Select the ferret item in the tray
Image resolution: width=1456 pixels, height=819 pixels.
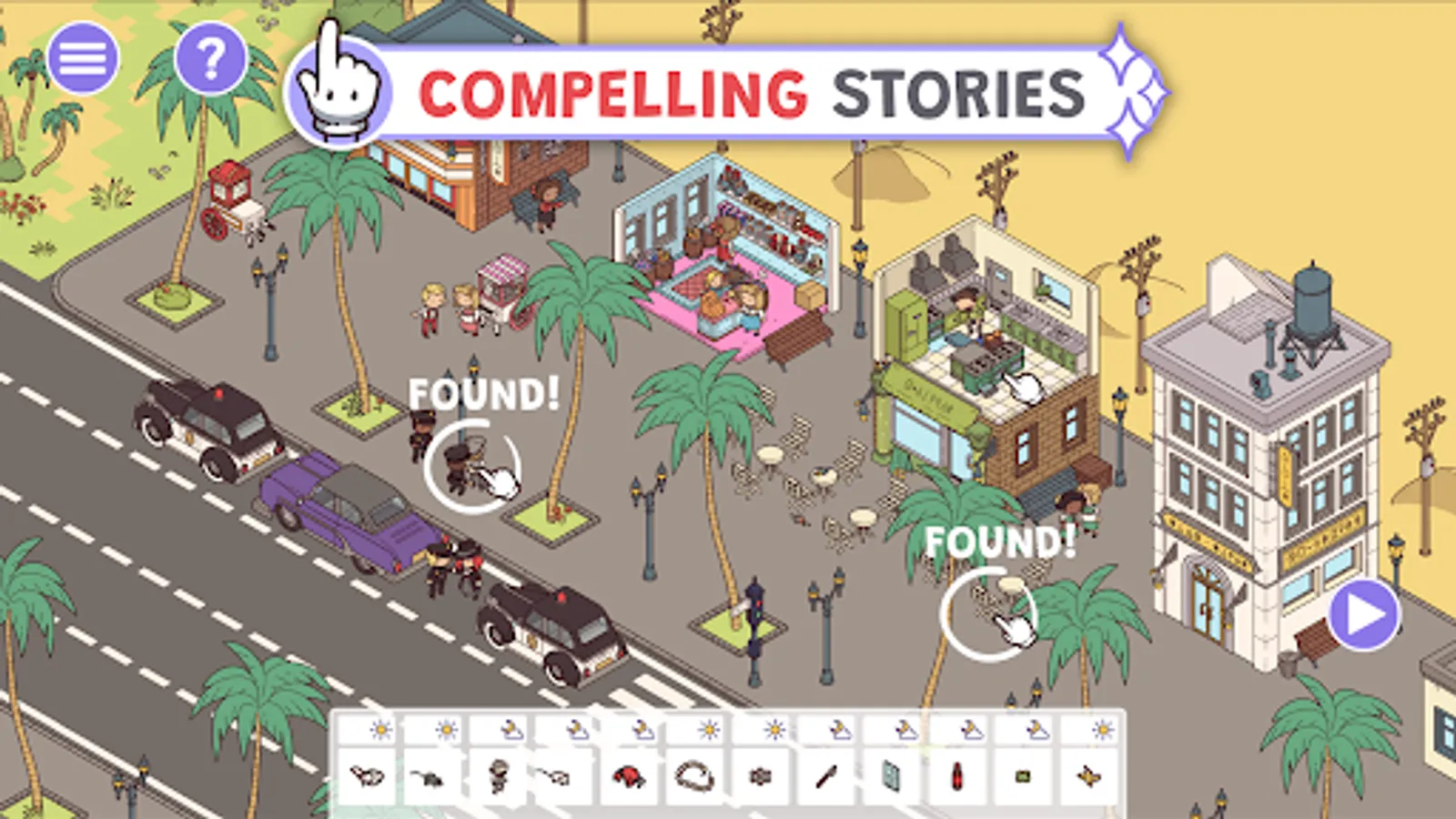tap(367, 777)
